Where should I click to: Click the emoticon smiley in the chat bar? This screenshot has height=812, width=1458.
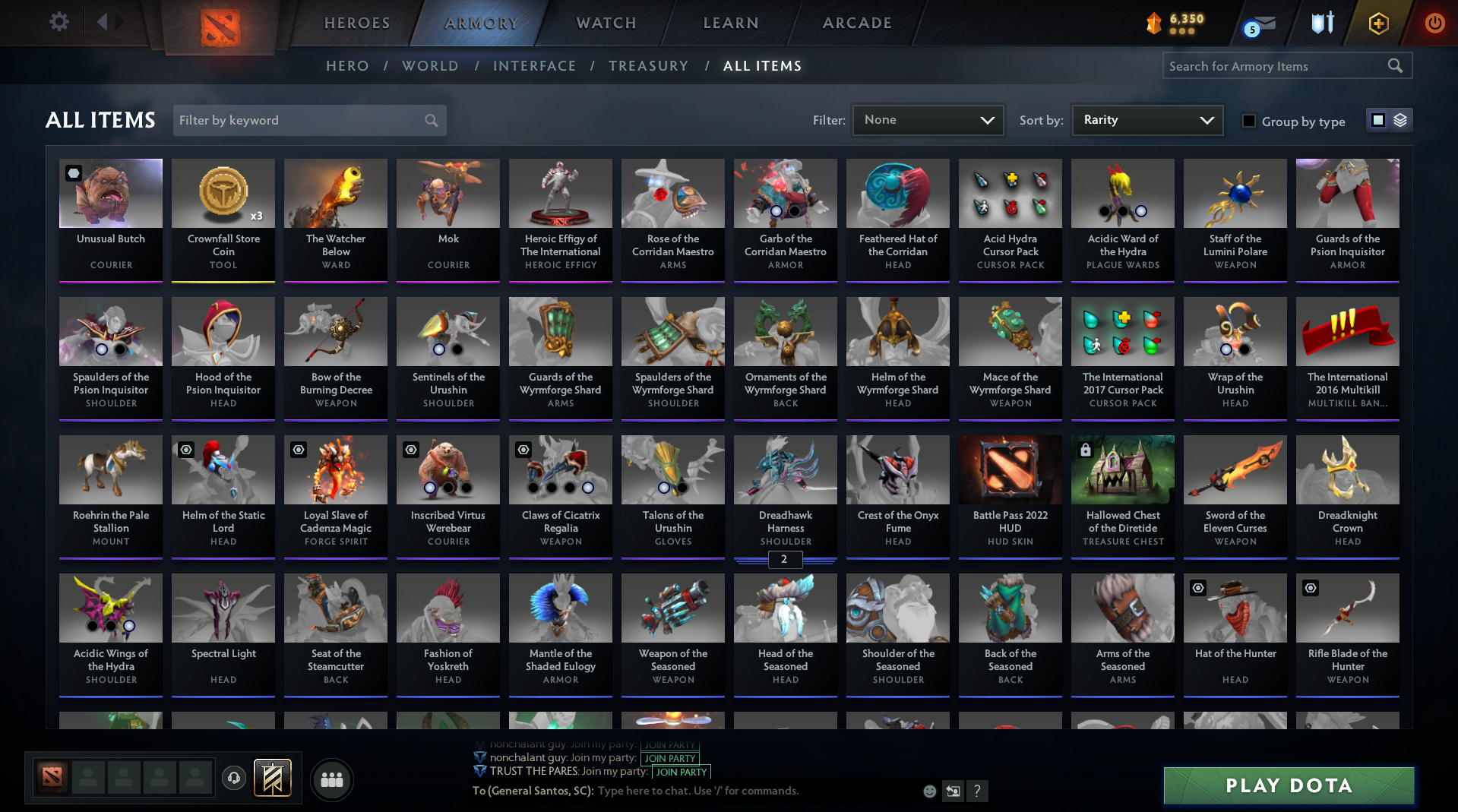click(x=928, y=791)
